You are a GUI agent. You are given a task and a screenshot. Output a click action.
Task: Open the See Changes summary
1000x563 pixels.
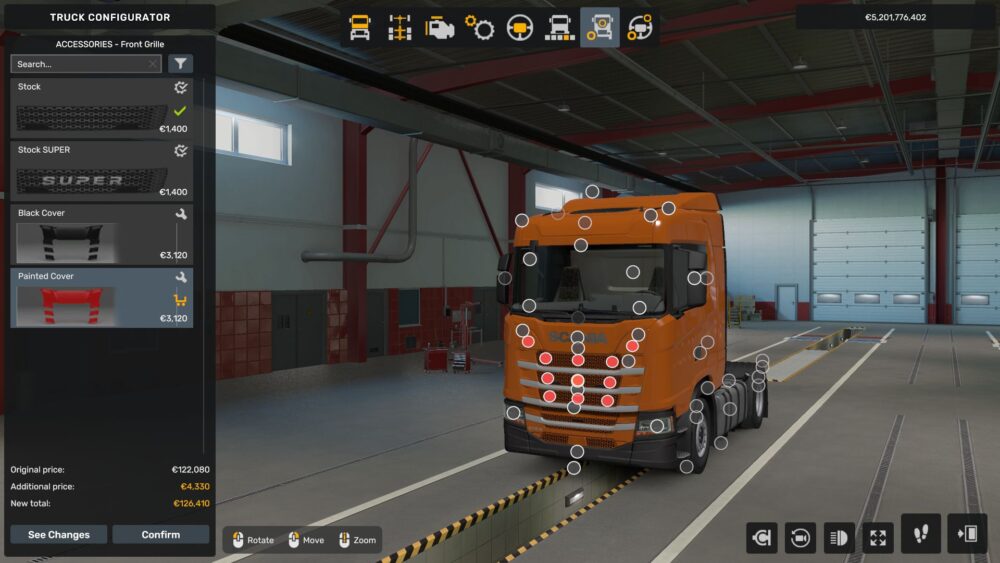click(58, 535)
